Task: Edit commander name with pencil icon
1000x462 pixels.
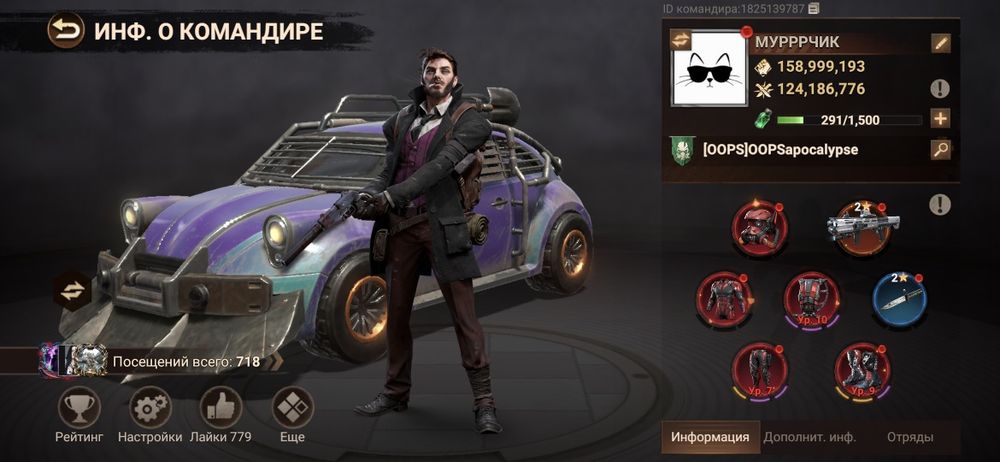Action: (x=940, y=43)
